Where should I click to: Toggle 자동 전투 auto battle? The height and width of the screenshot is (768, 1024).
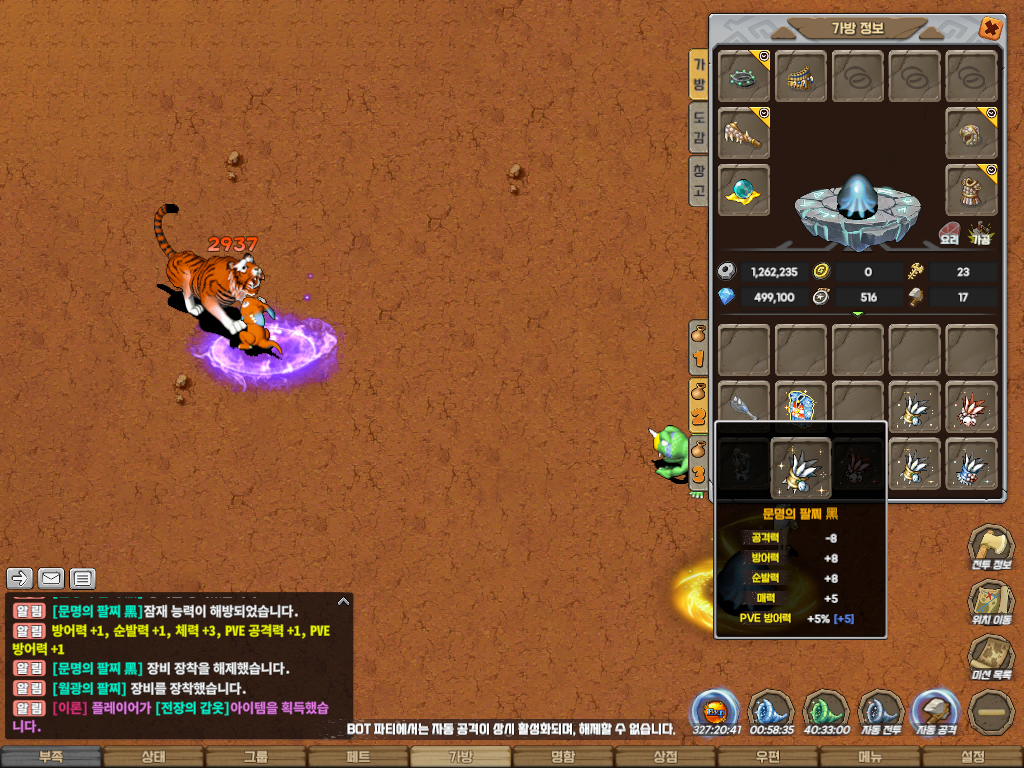(881, 712)
